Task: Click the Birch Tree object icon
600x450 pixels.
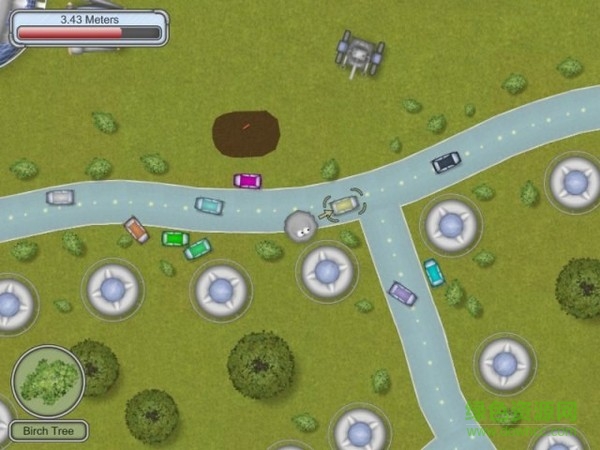Action: 47,381
